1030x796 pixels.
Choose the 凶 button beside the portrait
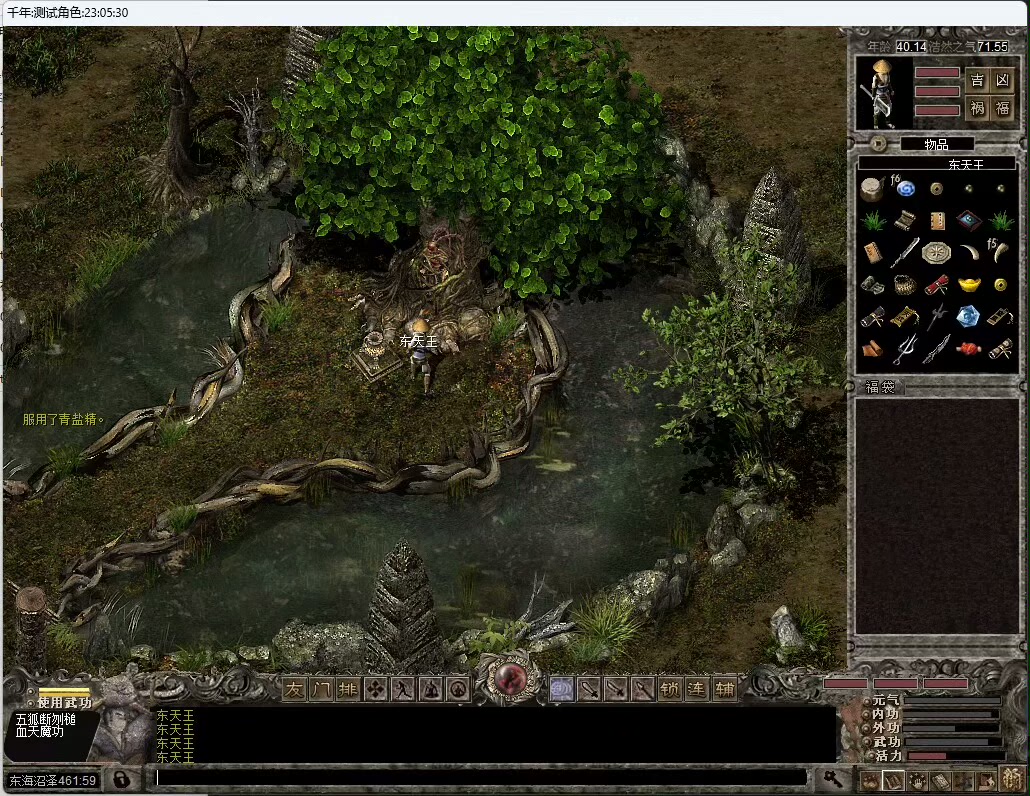[x=1003, y=81]
